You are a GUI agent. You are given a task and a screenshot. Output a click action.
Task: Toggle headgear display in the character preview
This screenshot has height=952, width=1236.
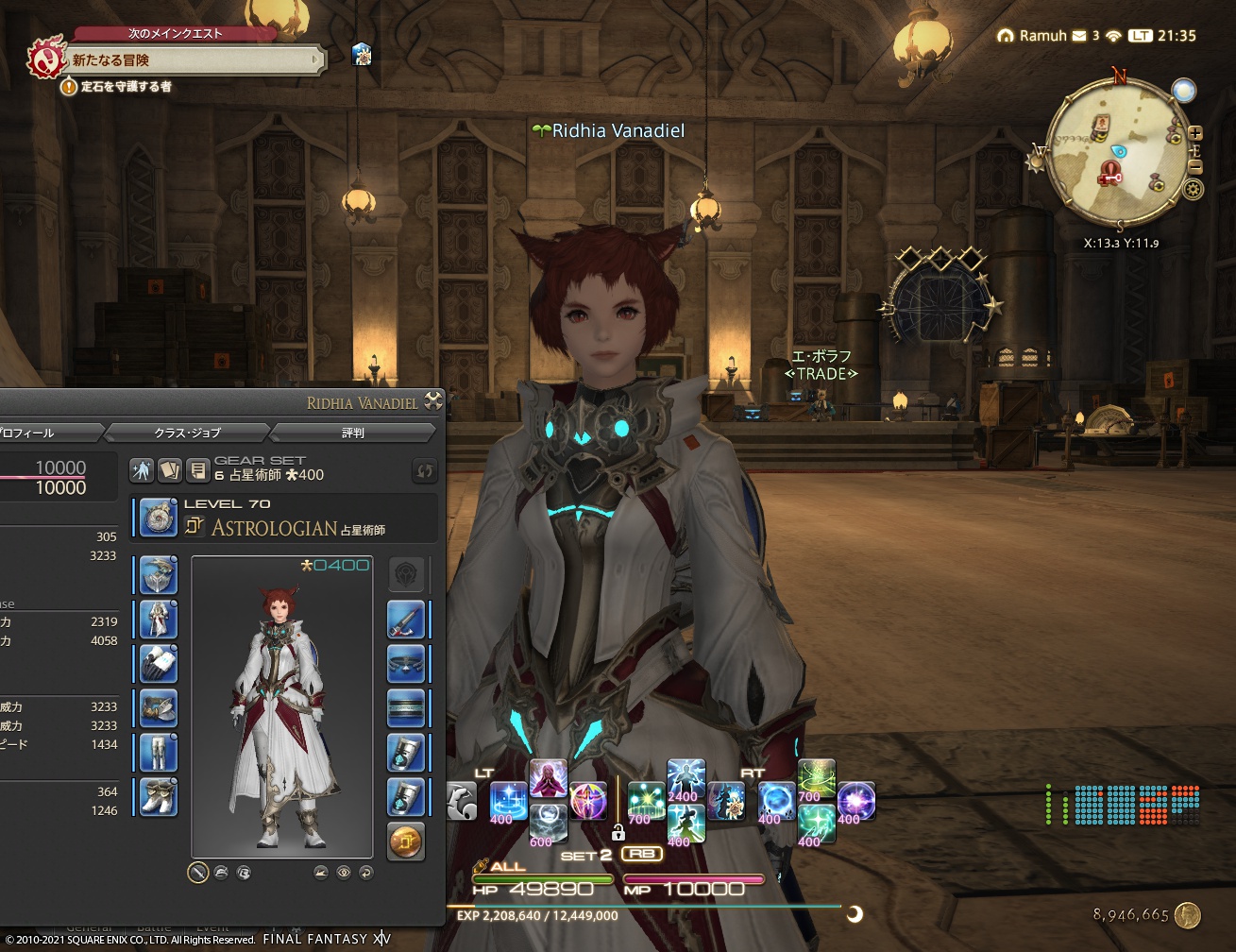[x=322, y=873]
